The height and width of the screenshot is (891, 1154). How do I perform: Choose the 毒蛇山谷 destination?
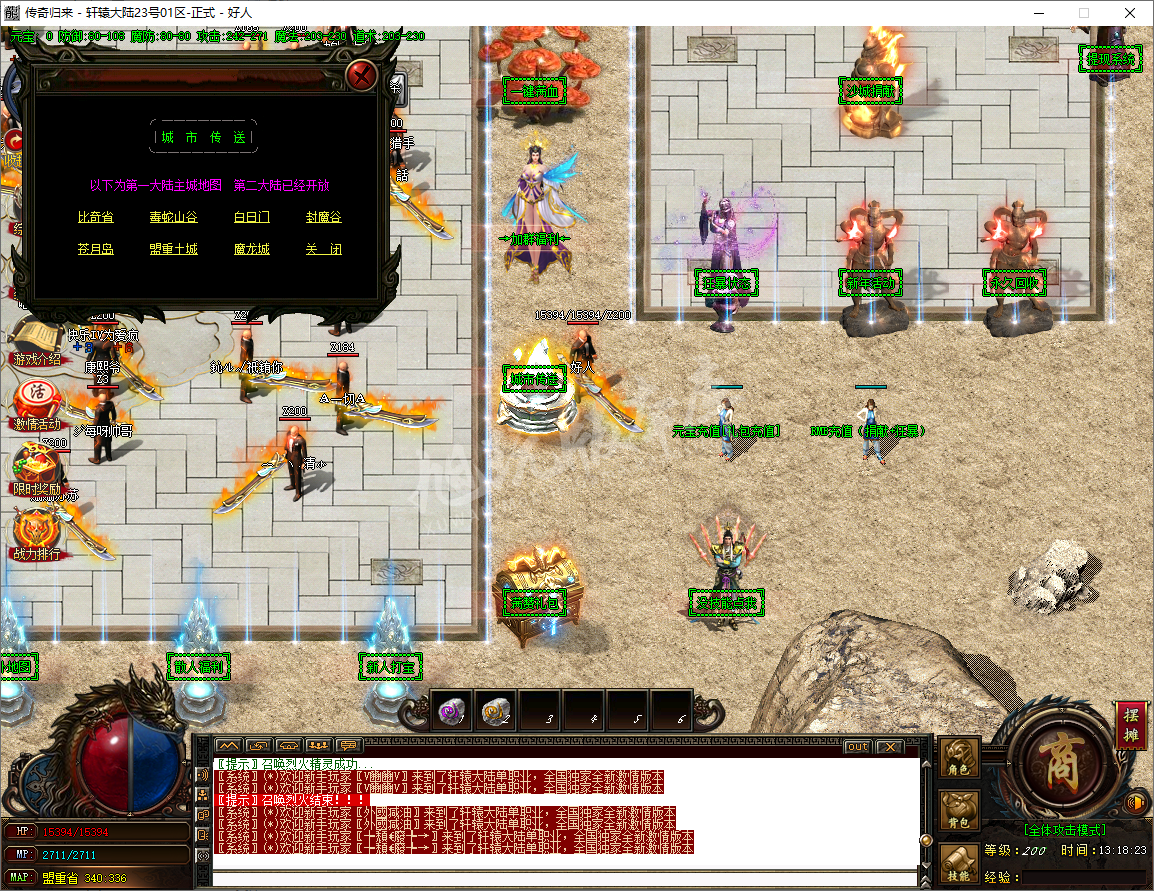tap(173, 217)
